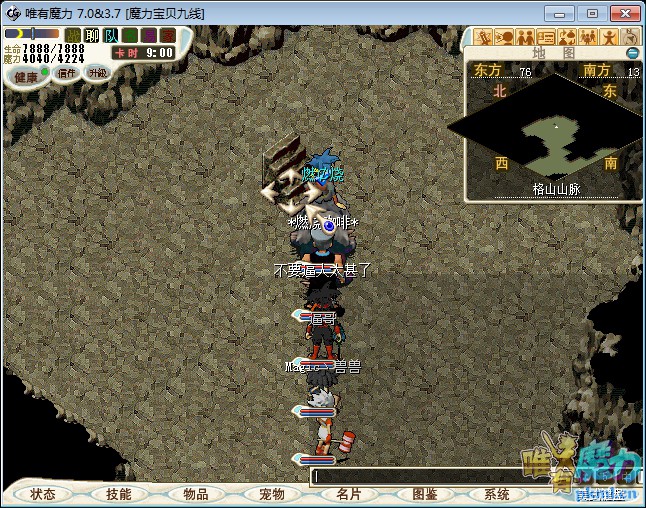The image size is (646, 508).
Task: Click the 升級 level up button
Action: pos(97,72)
